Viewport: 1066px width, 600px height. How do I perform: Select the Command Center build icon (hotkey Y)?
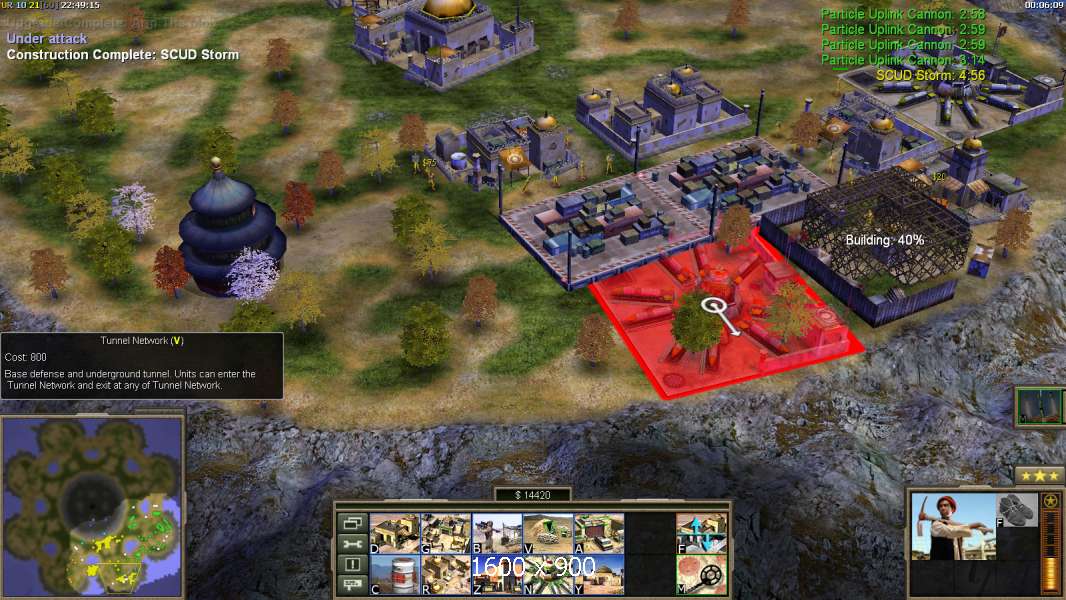(x=599, y=574)
